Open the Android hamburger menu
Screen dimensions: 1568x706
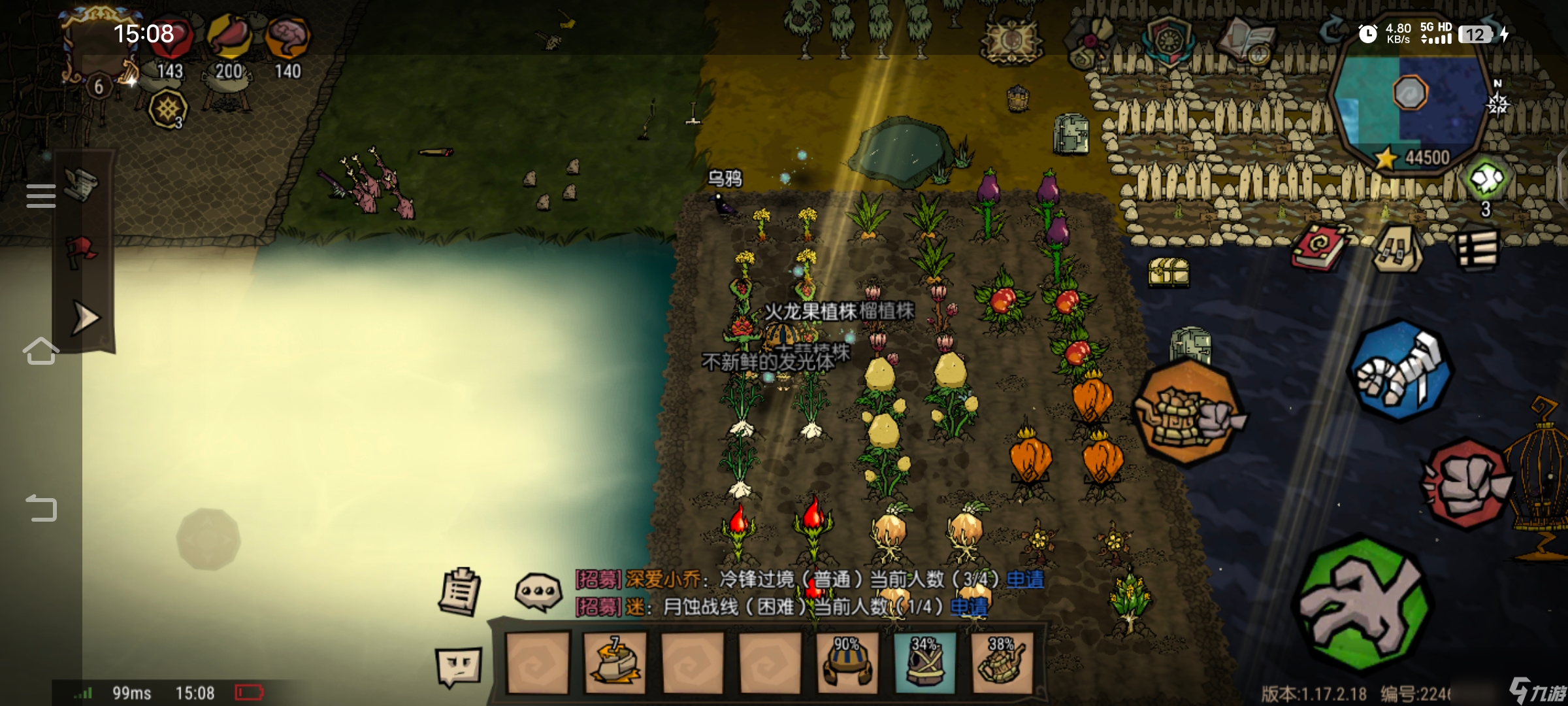click(x=41, y=196)
